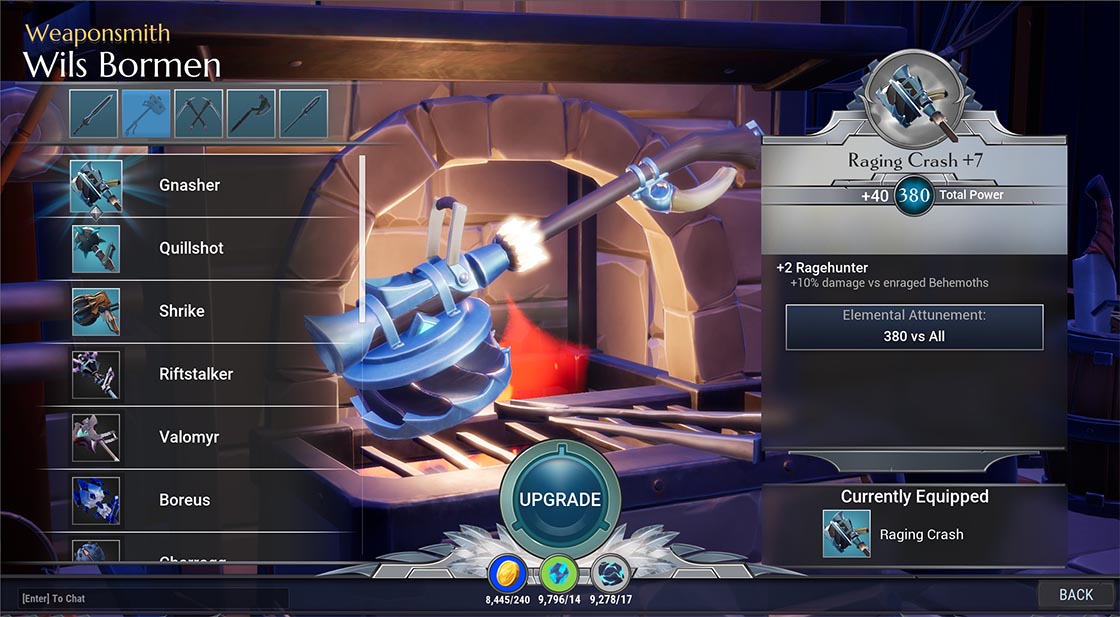
Task: Choose Valomyr in the weapon list
Action: (x=190, y=437)
